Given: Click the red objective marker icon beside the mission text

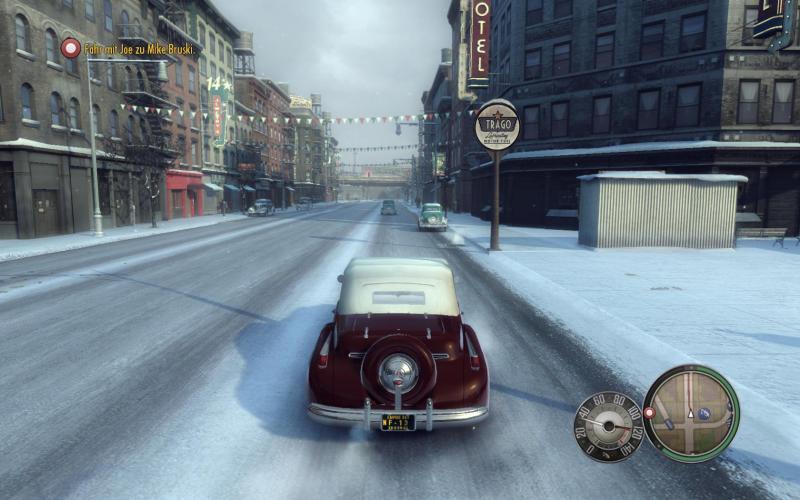Looking at the screenshot, I should pyautogui.click(x=70, y=47).
